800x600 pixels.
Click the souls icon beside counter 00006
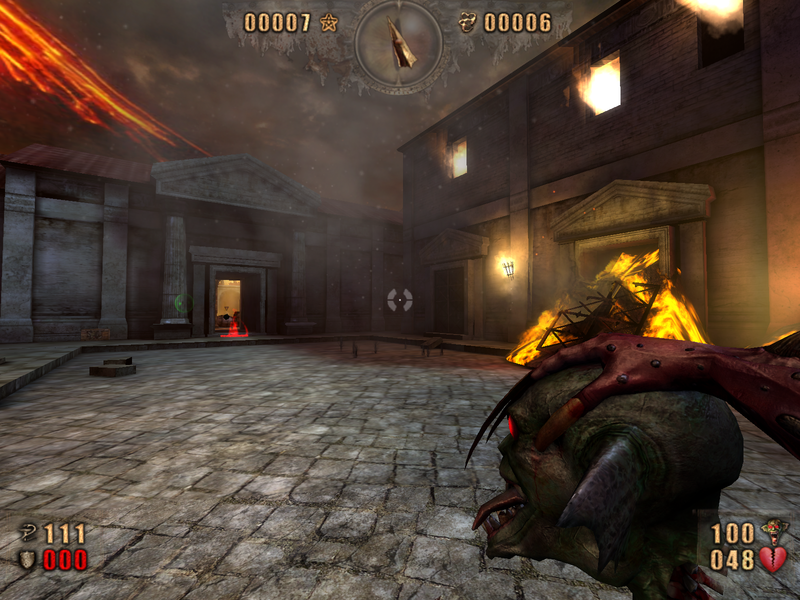click(x=467, y=22)
